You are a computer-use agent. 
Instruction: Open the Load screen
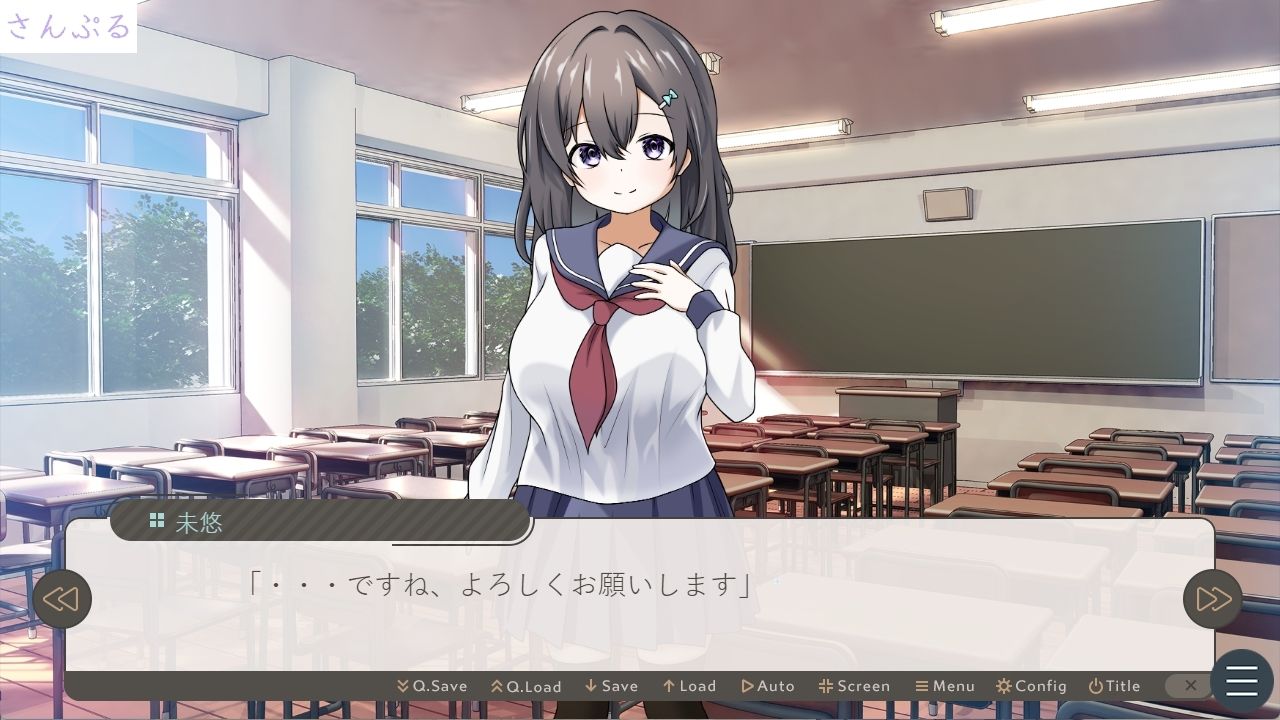691,686
